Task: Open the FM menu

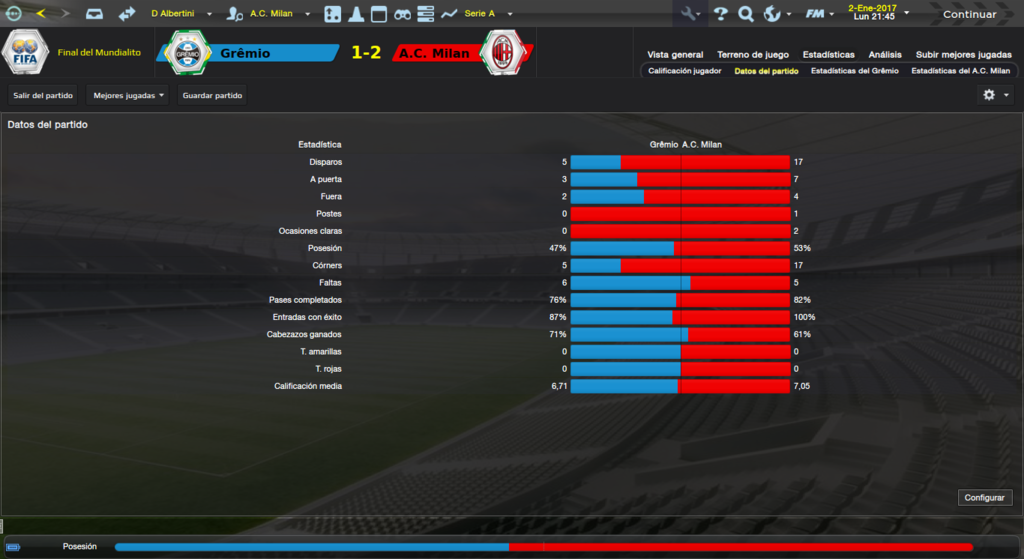Action: coord(819,14)
